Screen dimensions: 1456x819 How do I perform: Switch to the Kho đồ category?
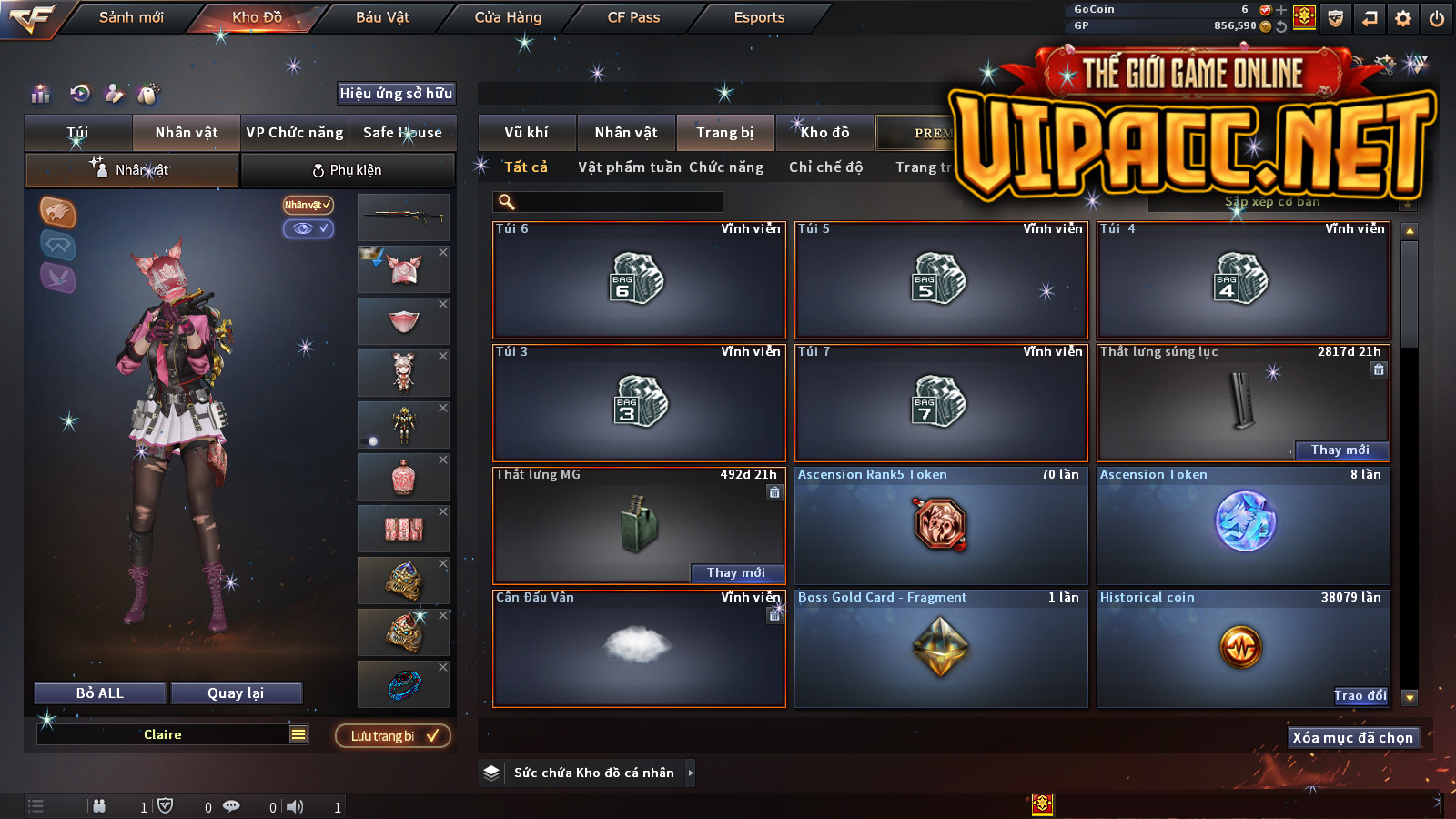(x=824, y=133)
